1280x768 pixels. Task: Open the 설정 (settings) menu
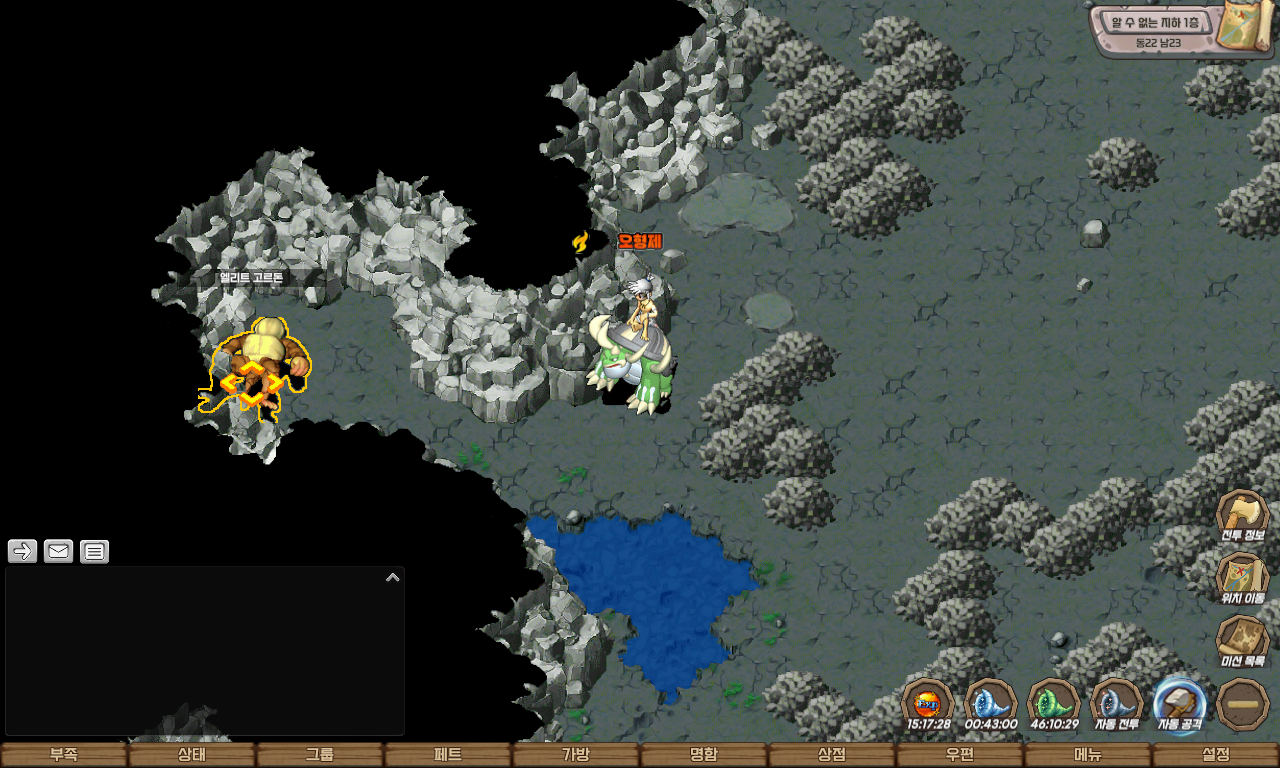1216,755
